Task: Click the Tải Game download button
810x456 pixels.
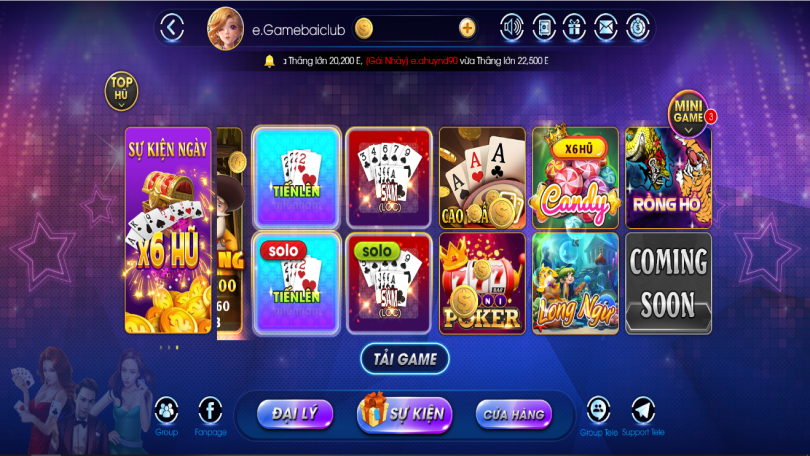Action: [404, 358]
